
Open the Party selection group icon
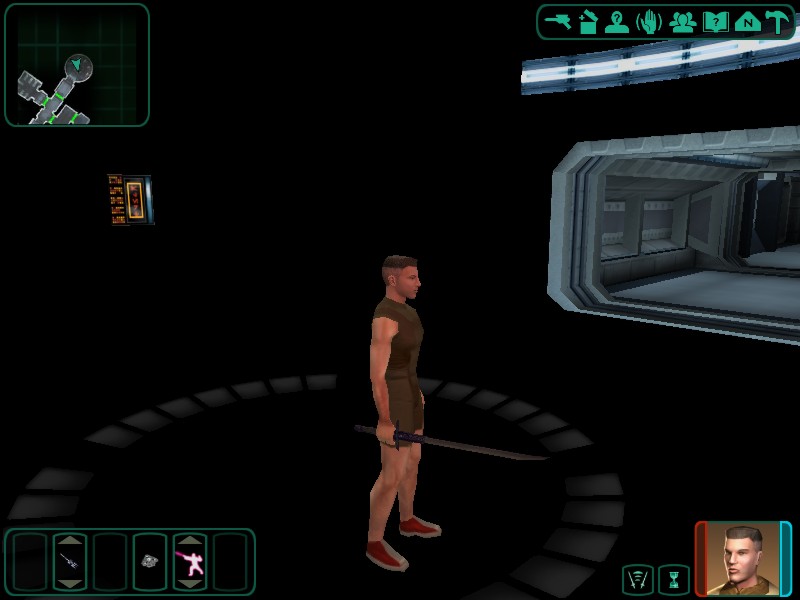click(x=683, y=22)
